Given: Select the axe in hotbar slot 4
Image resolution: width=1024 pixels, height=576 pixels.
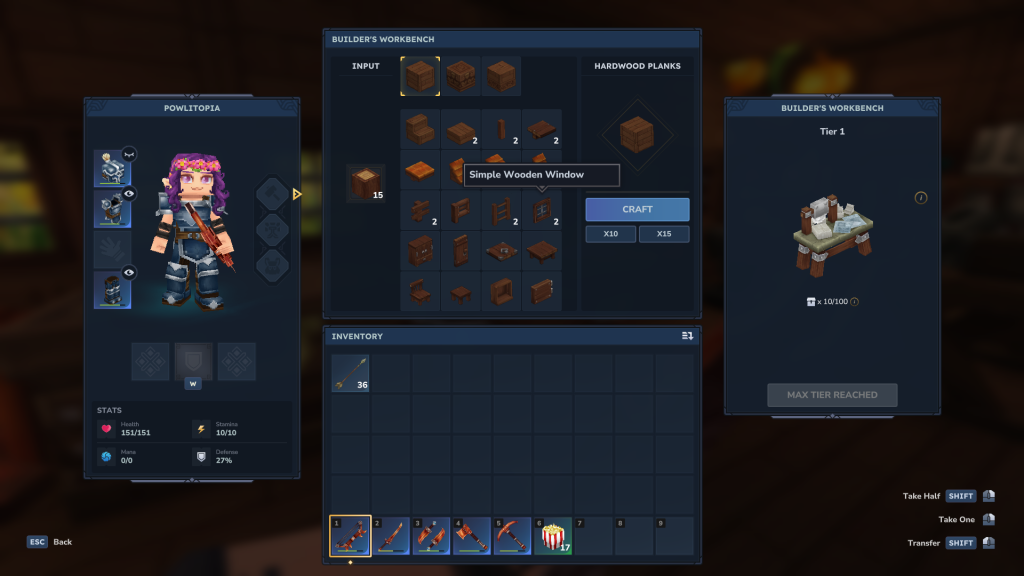Looking at the screenshot, I should (471, 536).
